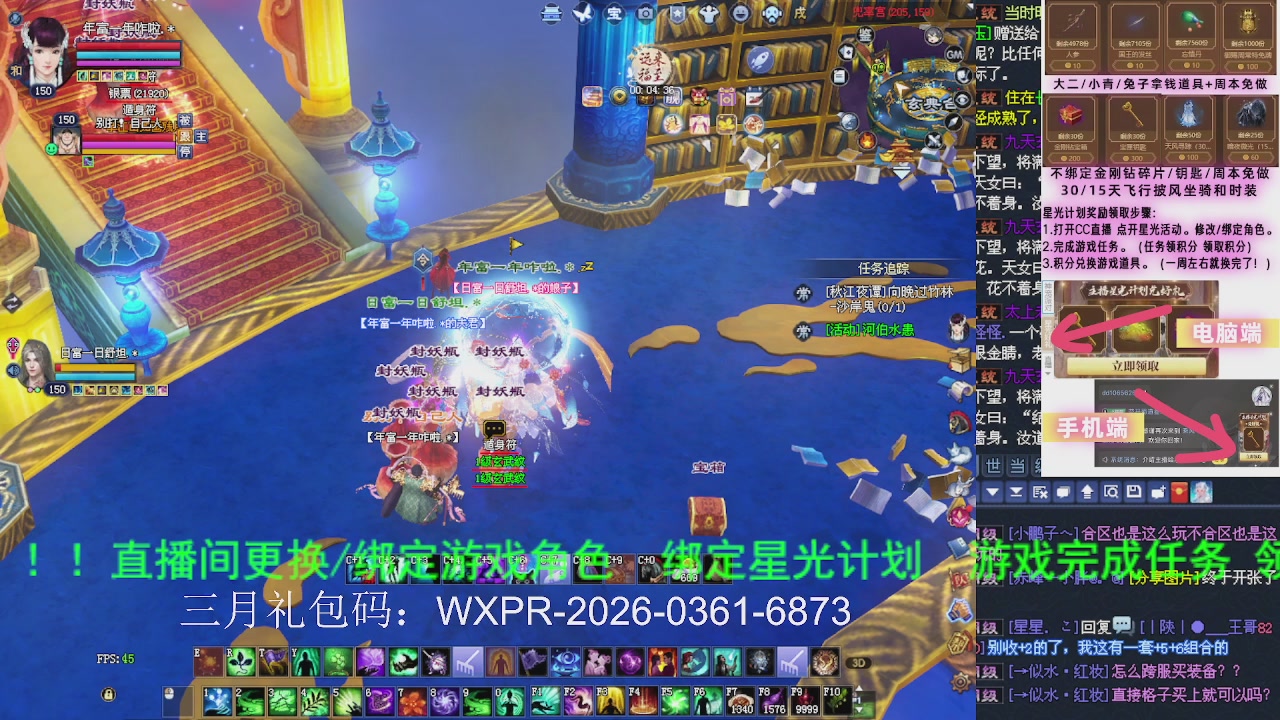Expand the chat panel dropdown arrow
The width and height of the screenshot is (1280, 720).
992,493
